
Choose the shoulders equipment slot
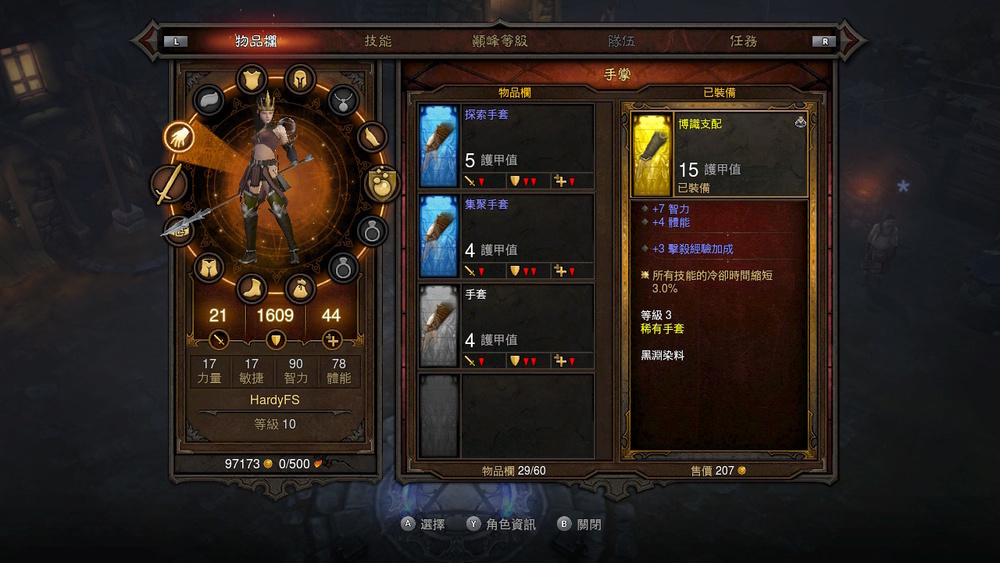tap(209, 100)
